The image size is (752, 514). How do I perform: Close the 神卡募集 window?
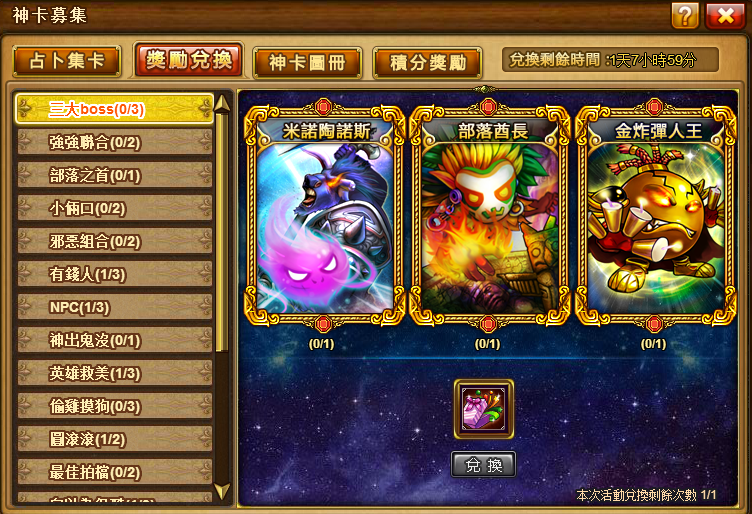tap(724, 15)
